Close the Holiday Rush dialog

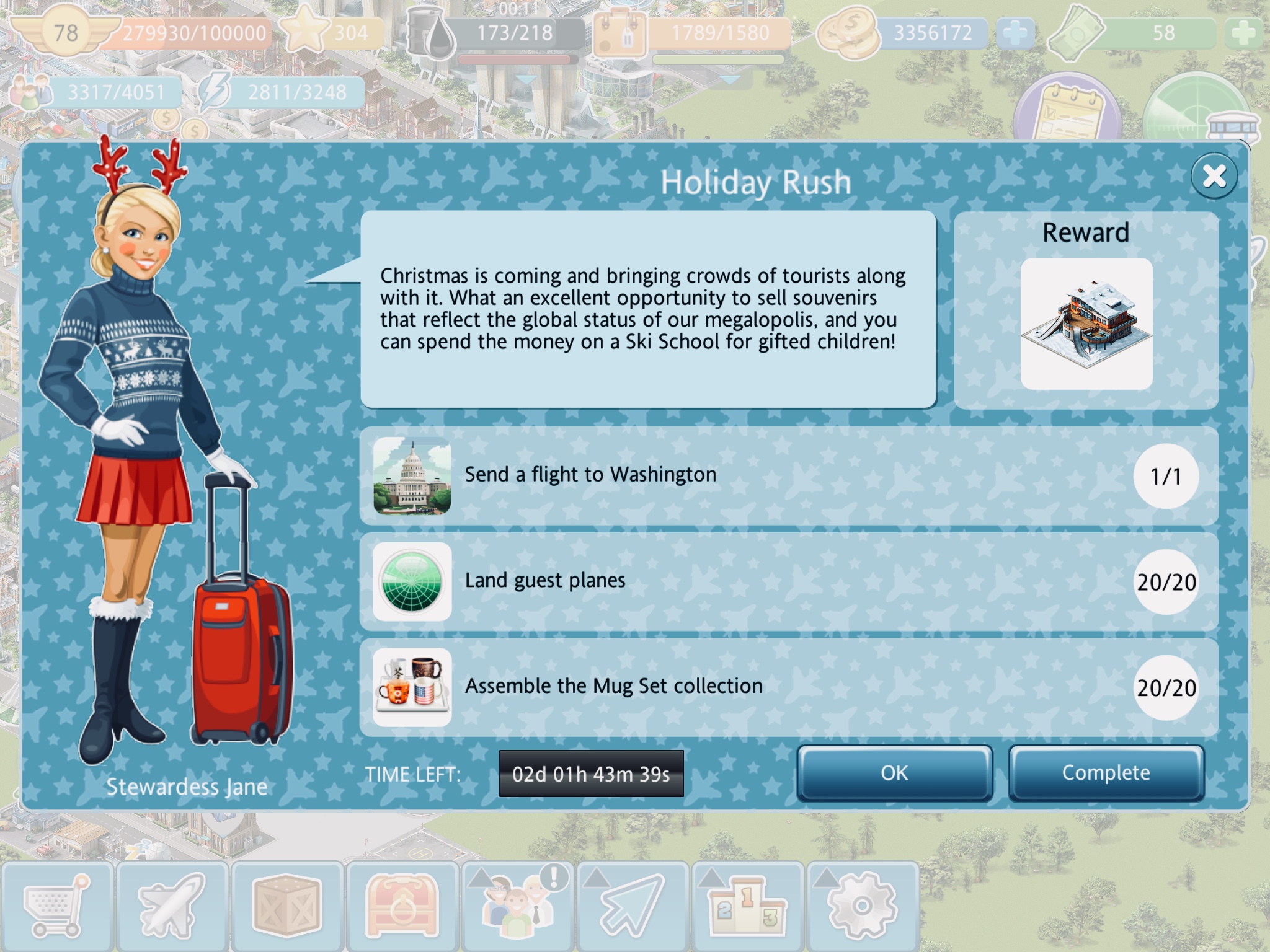pyautogui.click(x=1214, y=176)
